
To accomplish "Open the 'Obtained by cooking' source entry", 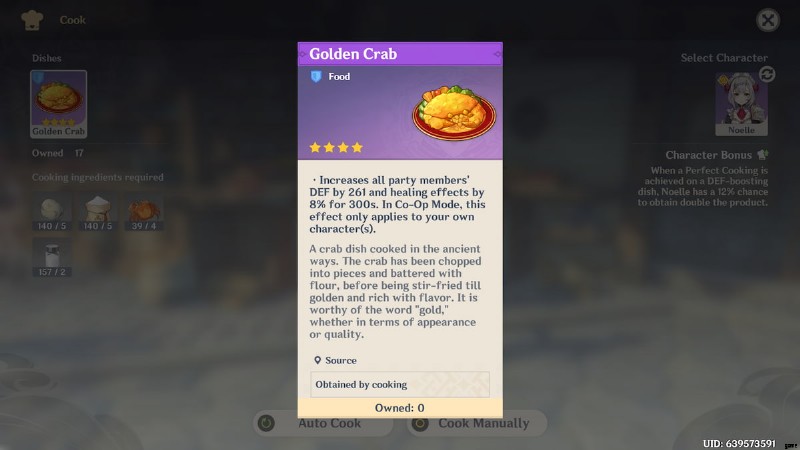I will 400,384.
